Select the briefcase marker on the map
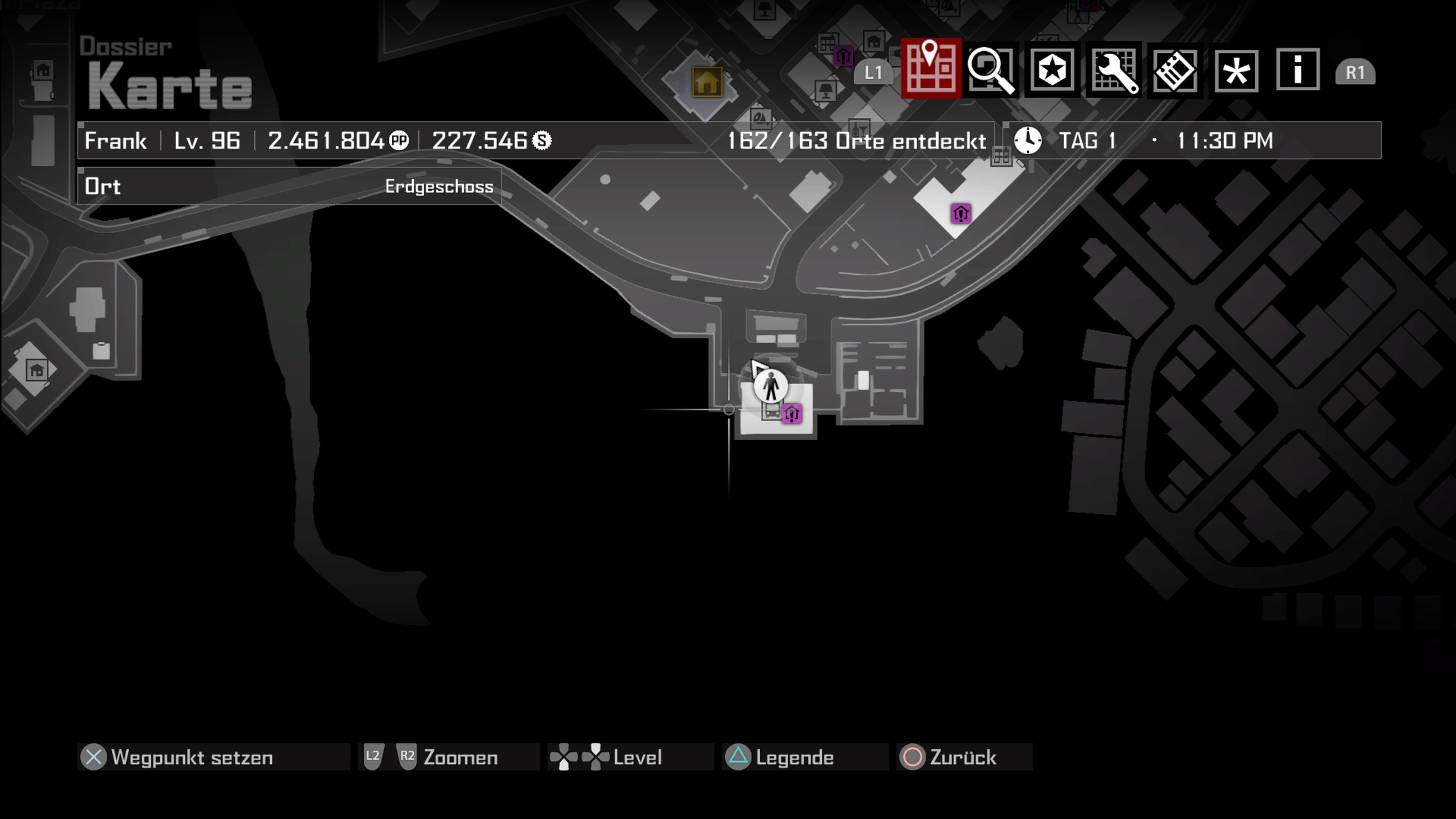 coord(101,350)
